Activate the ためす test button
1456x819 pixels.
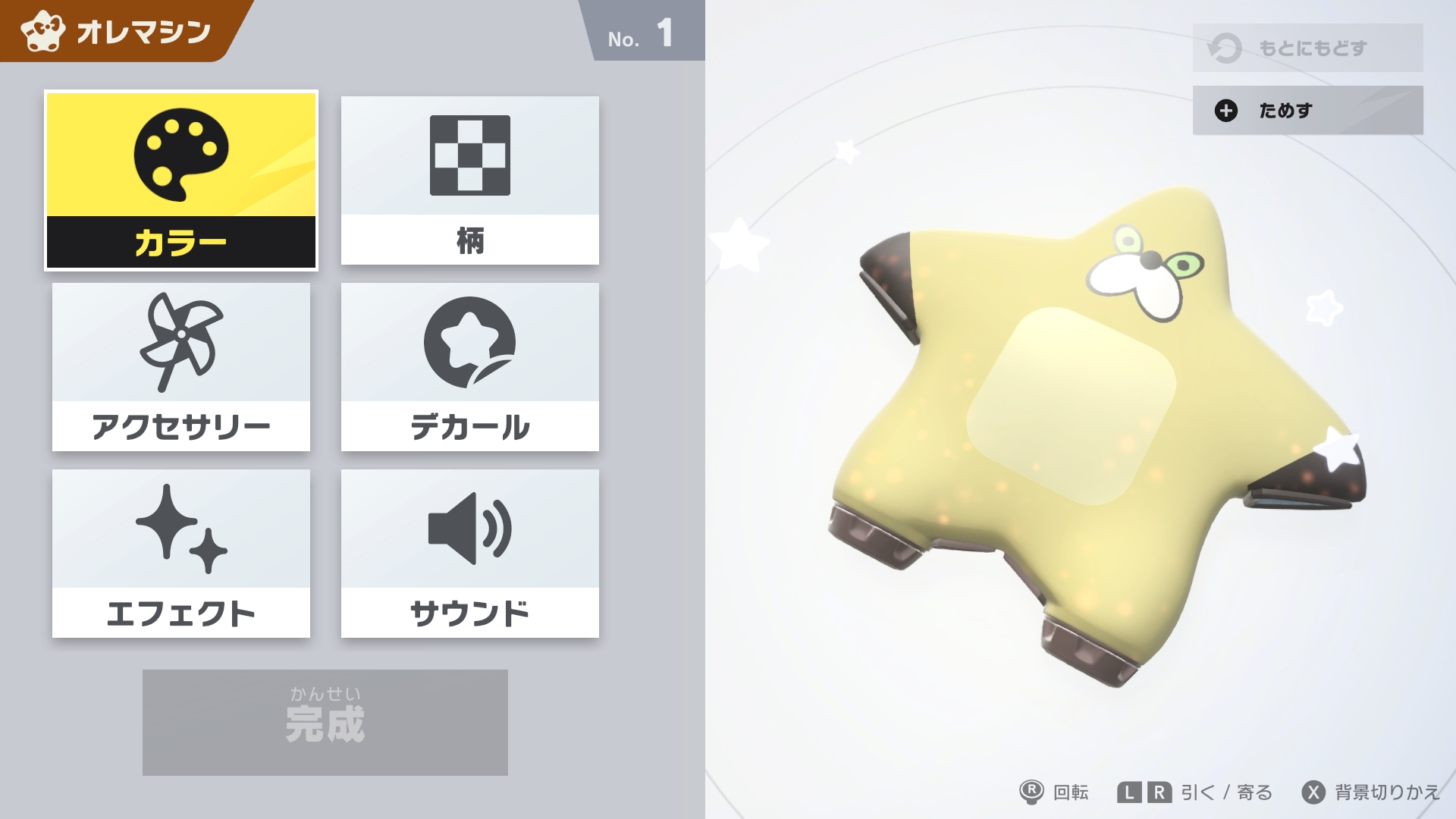pos(1307,110)
